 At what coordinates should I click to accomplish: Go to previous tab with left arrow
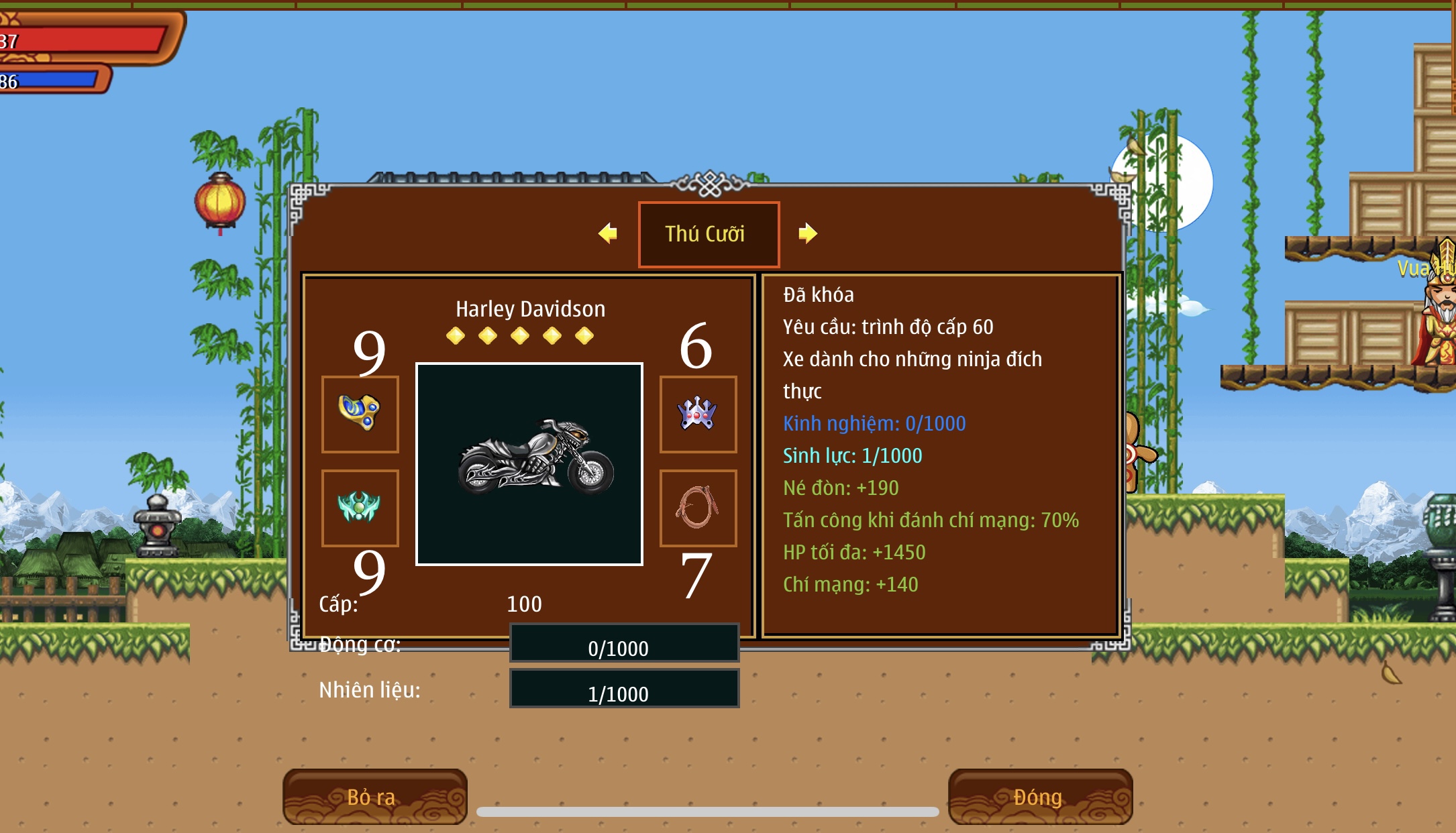pos(608,233)
